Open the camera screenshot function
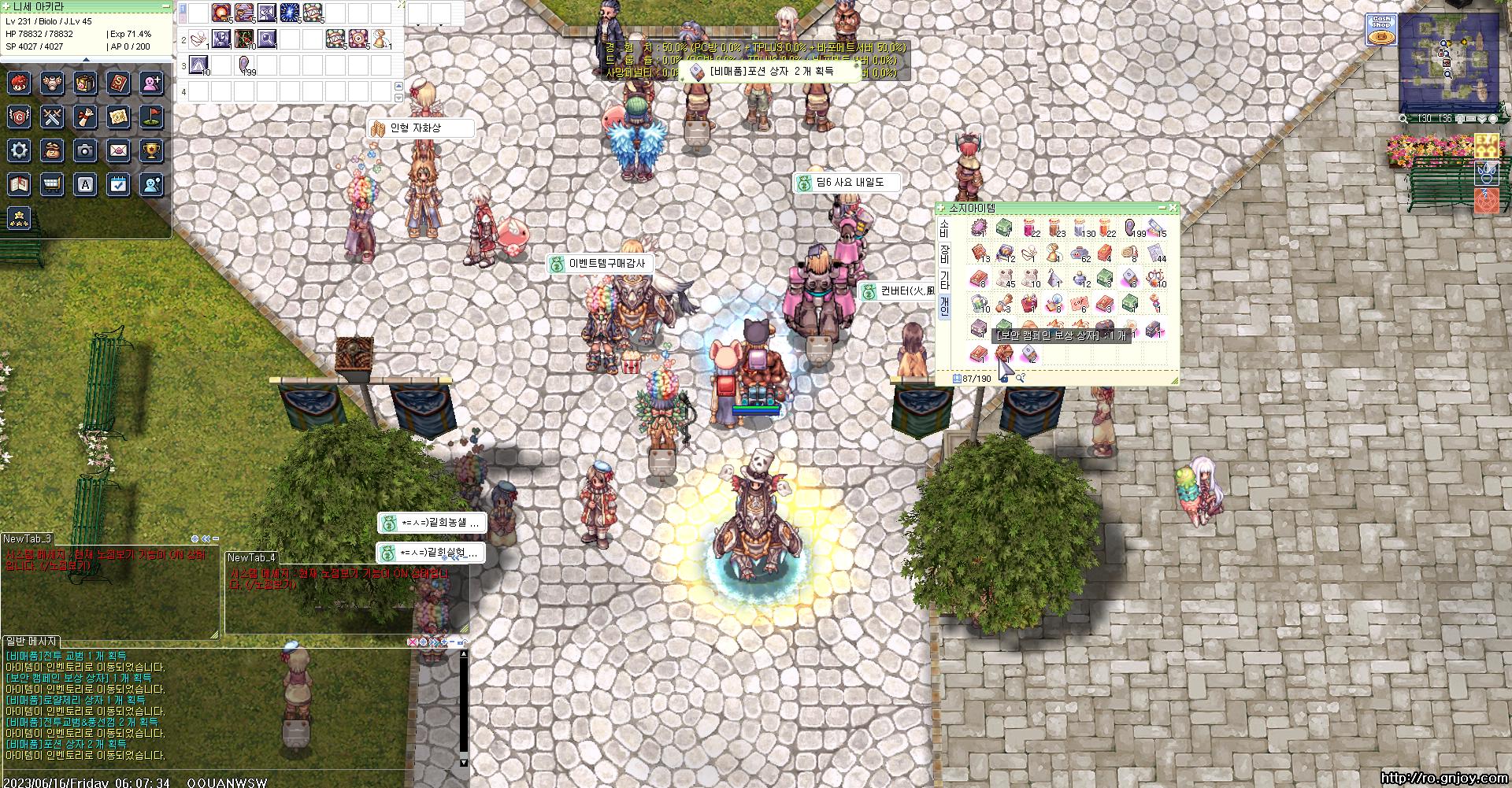 click(x=85, y=150)
